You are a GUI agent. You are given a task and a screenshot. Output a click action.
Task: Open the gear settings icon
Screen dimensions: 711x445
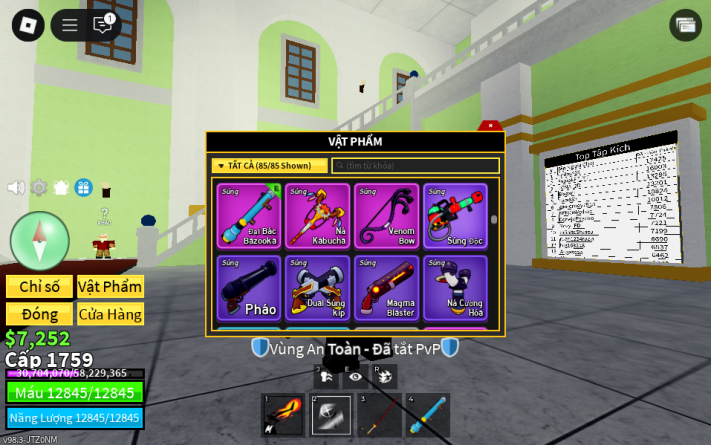[39, 187]
